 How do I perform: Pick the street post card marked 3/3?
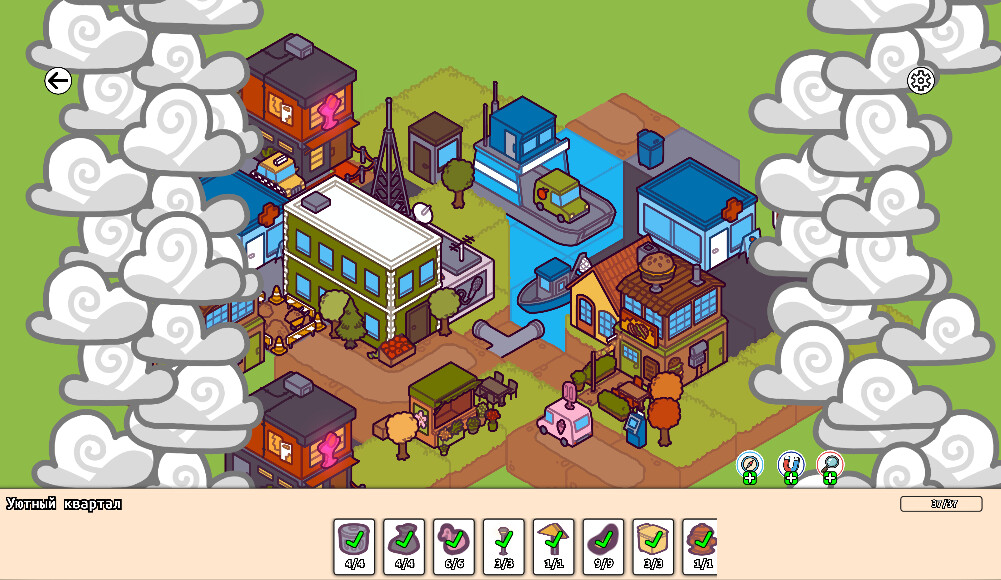tap(504, 546)
